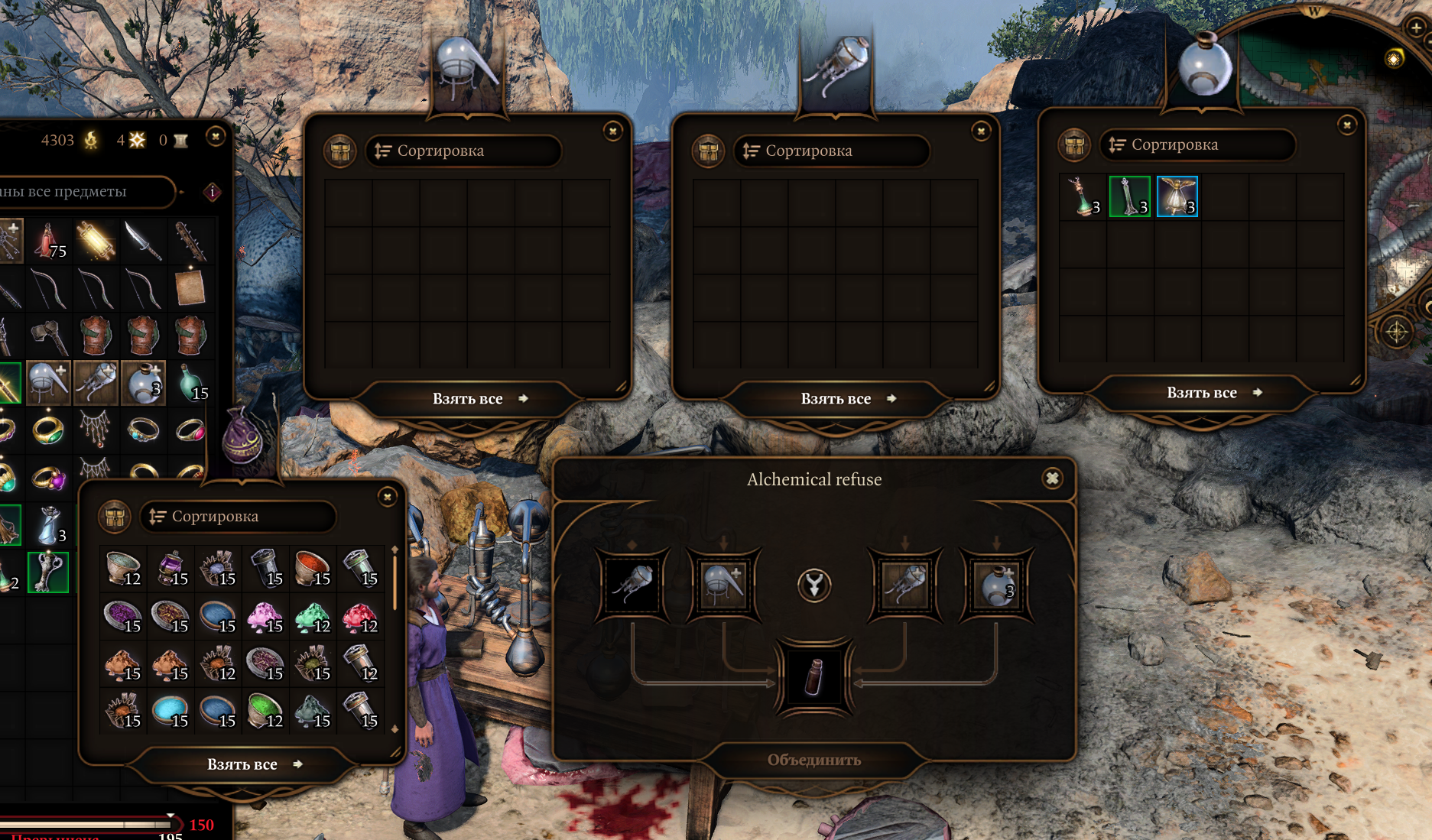This screenshot has height=840, width=1432.
Task: Pick the green powder bowl ingredient stack
Action: click(x=265, y=712)
